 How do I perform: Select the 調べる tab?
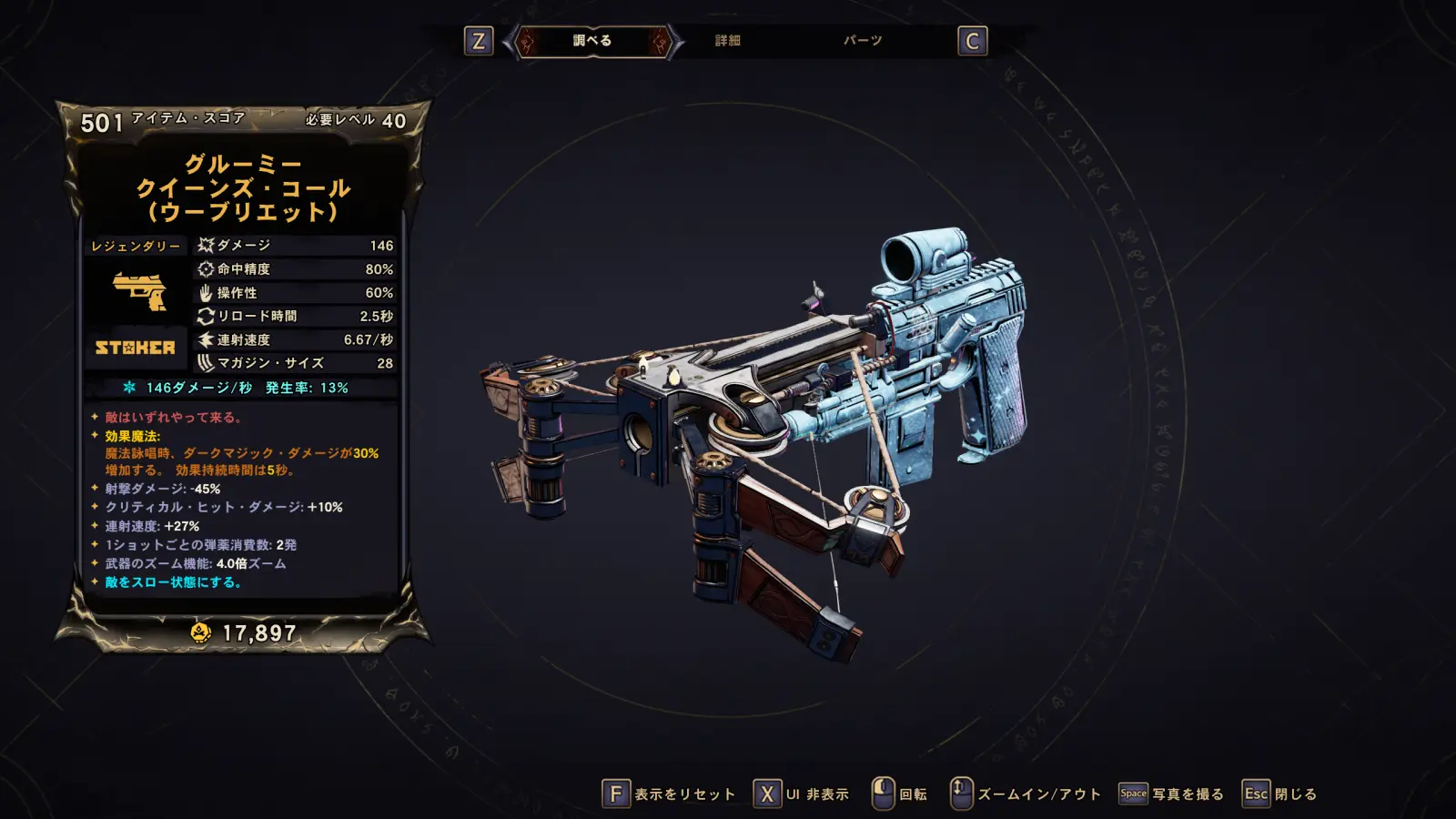tap(592, 41)
